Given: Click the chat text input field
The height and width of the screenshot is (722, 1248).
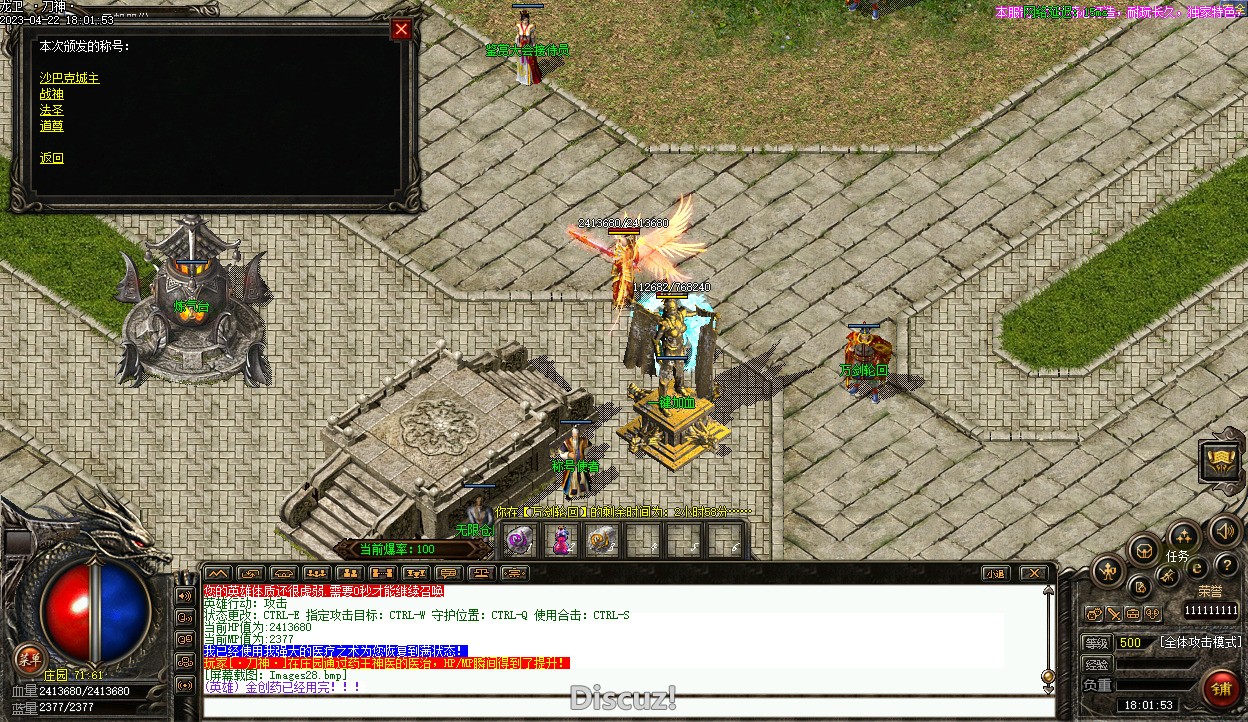Looking at the screenshot, I should [620, 707].
